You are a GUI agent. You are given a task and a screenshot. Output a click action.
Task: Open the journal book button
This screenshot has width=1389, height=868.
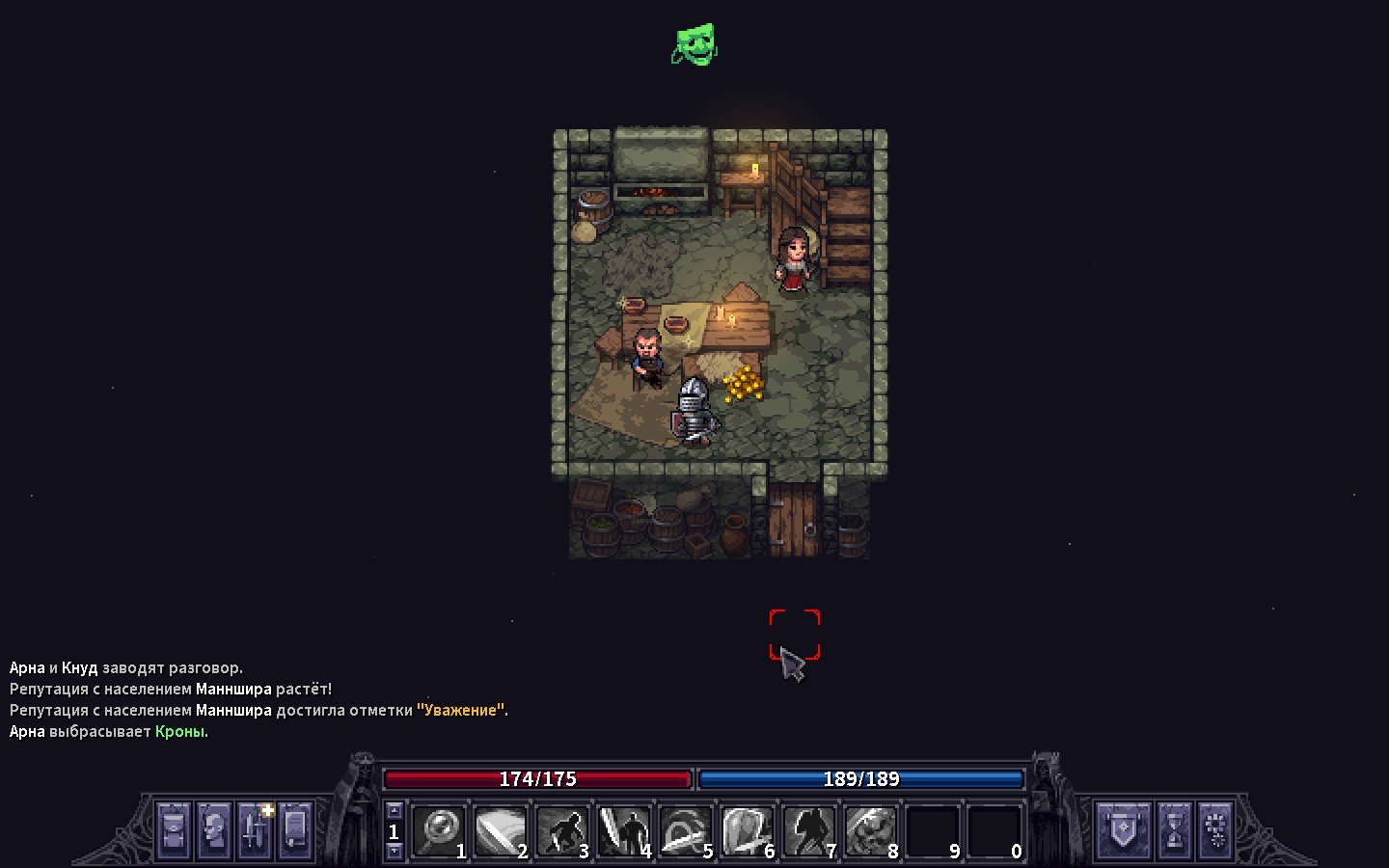[x=296, y=829]
